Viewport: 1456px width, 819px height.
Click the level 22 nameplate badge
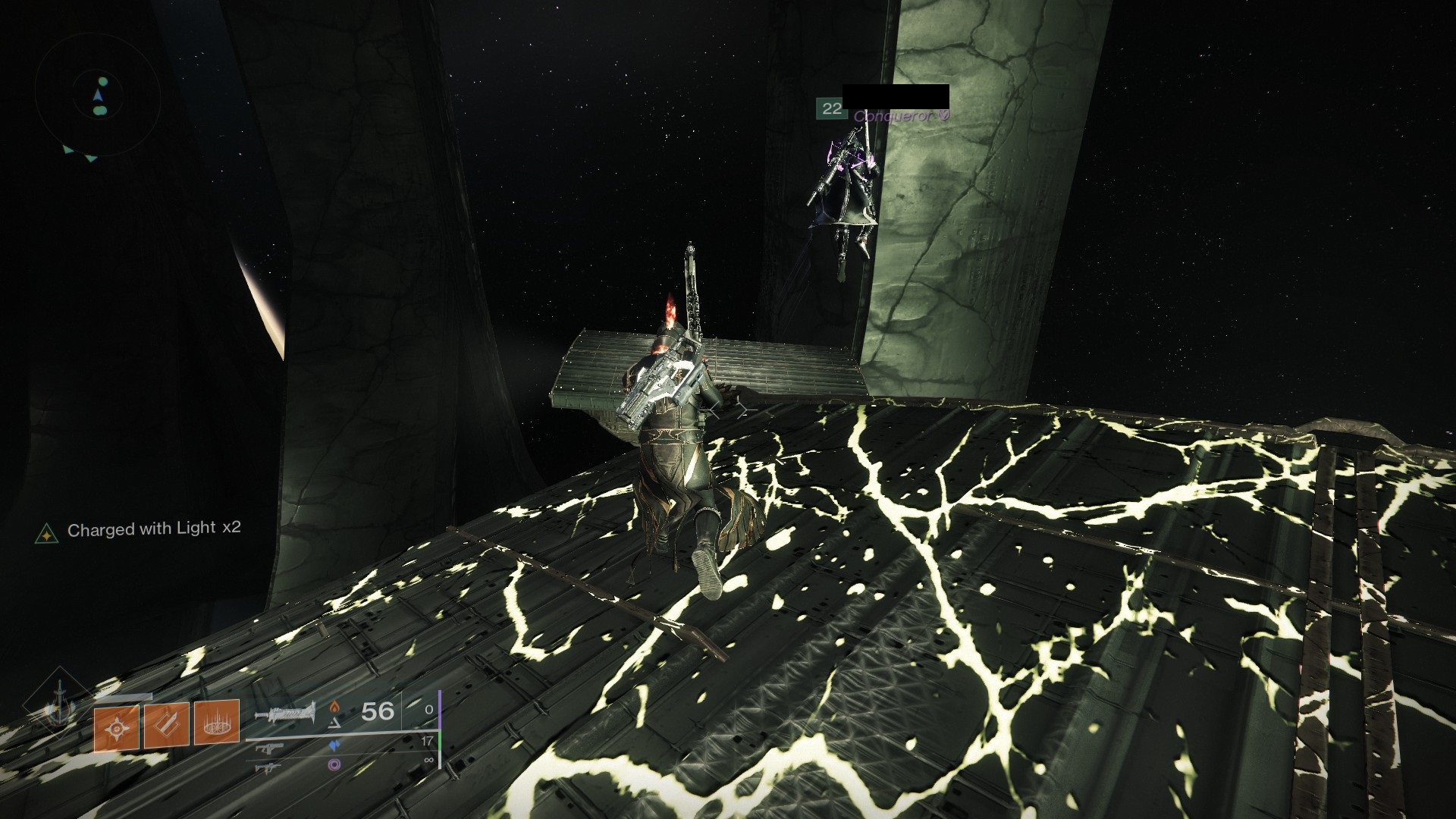click(832, 108)
